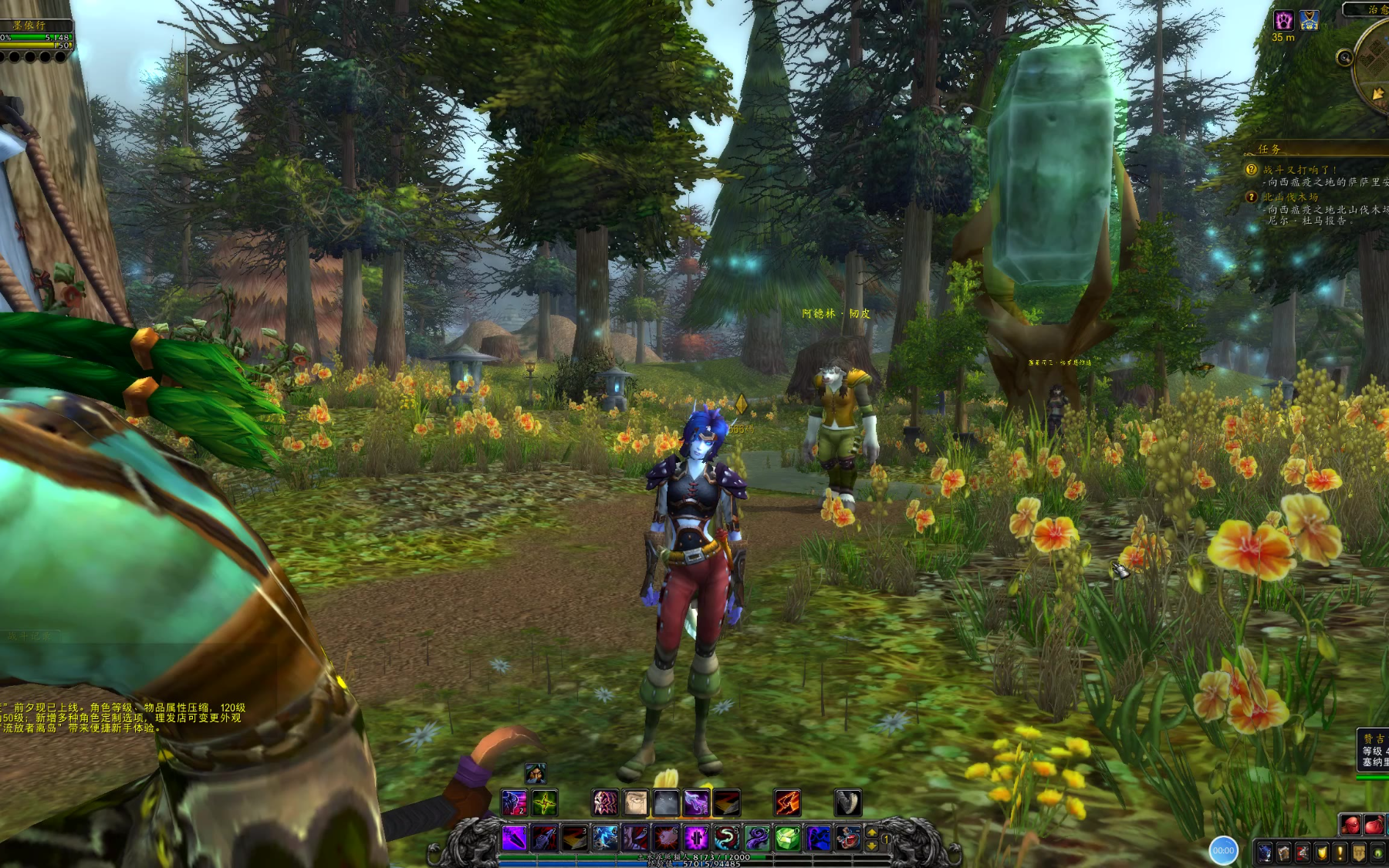This screenshot has height=868, width=1389.
Task: Click the blue 00:00 recording timer overlay
Action: click(x=1223, y=850)
